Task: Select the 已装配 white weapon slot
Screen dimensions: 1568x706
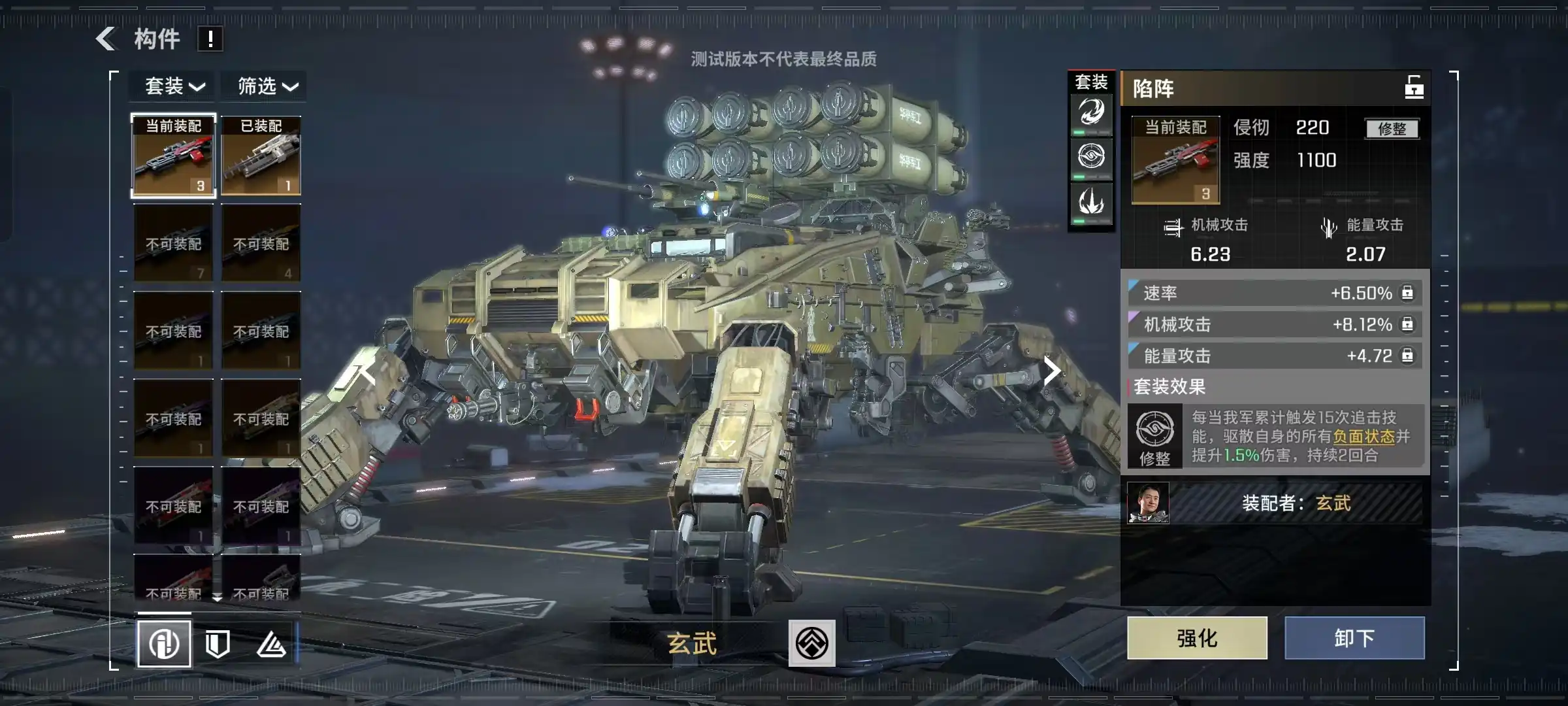Action: click(x=261, y=156)
